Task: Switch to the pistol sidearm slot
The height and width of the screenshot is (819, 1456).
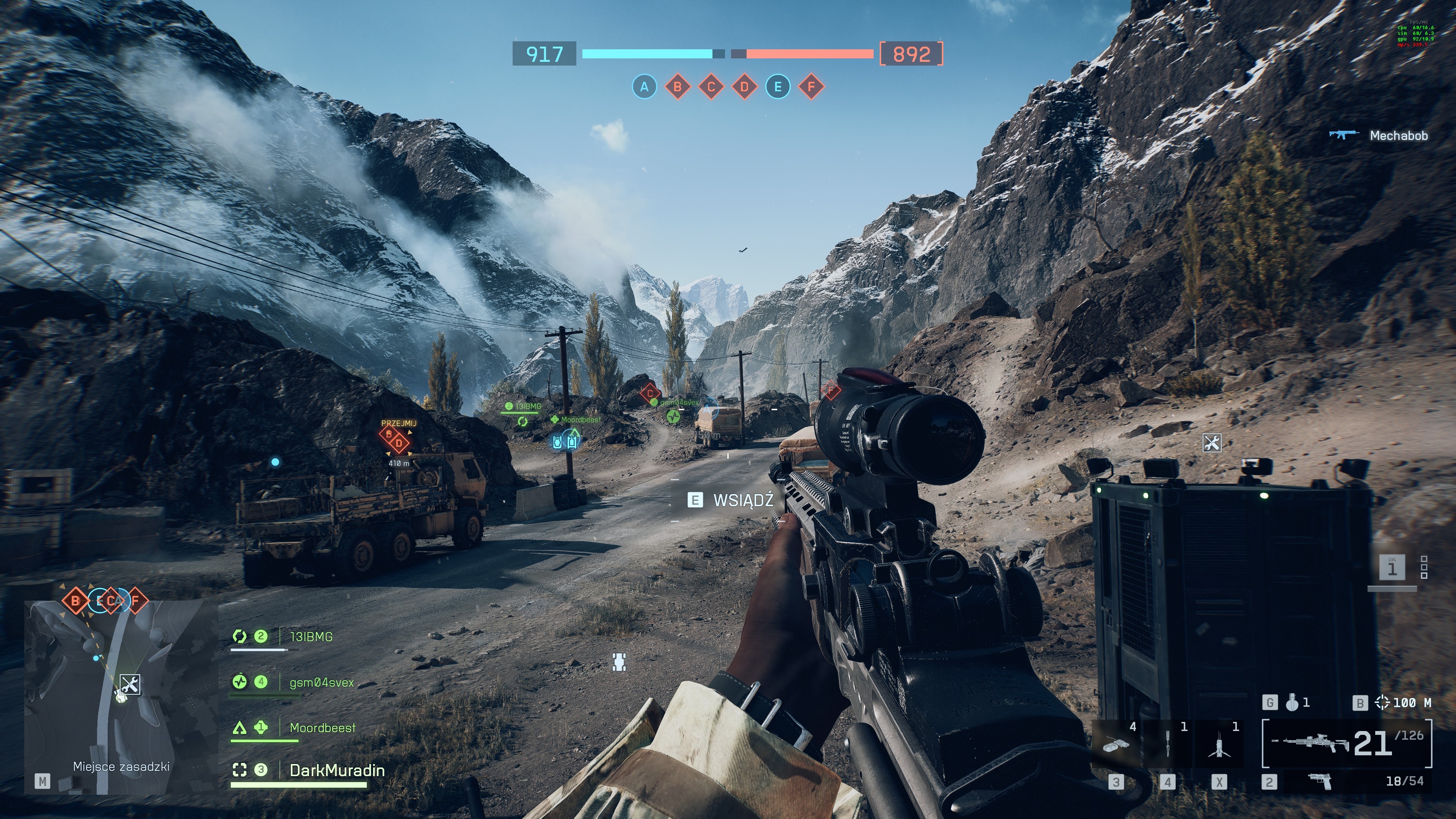Action: point(1320,782)
